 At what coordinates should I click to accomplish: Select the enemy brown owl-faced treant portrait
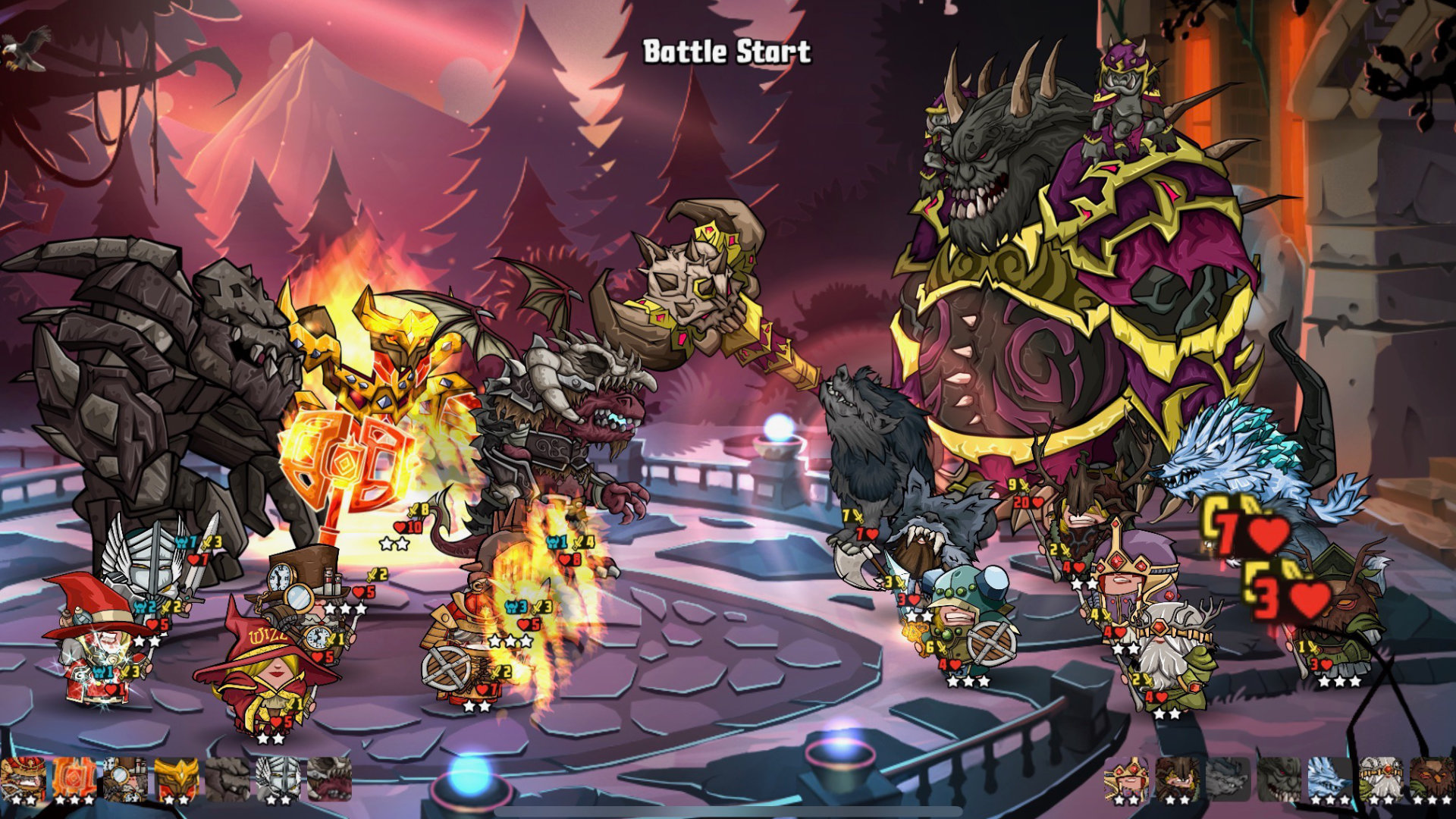point(1432,779)
